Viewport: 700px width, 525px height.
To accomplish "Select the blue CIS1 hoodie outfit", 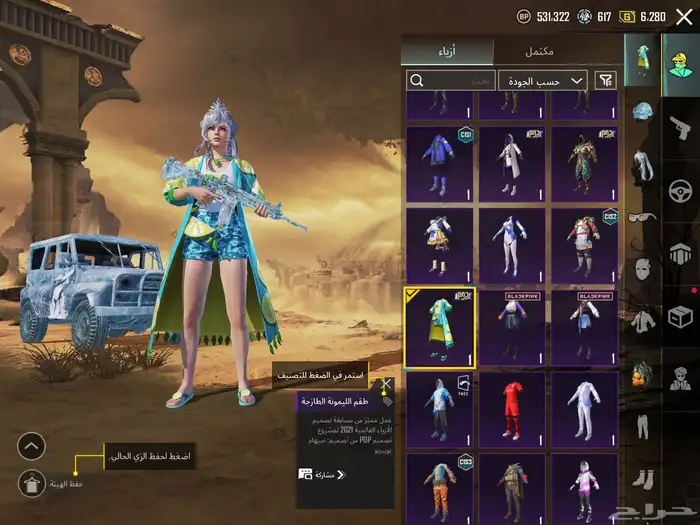I will coord(439,162).
